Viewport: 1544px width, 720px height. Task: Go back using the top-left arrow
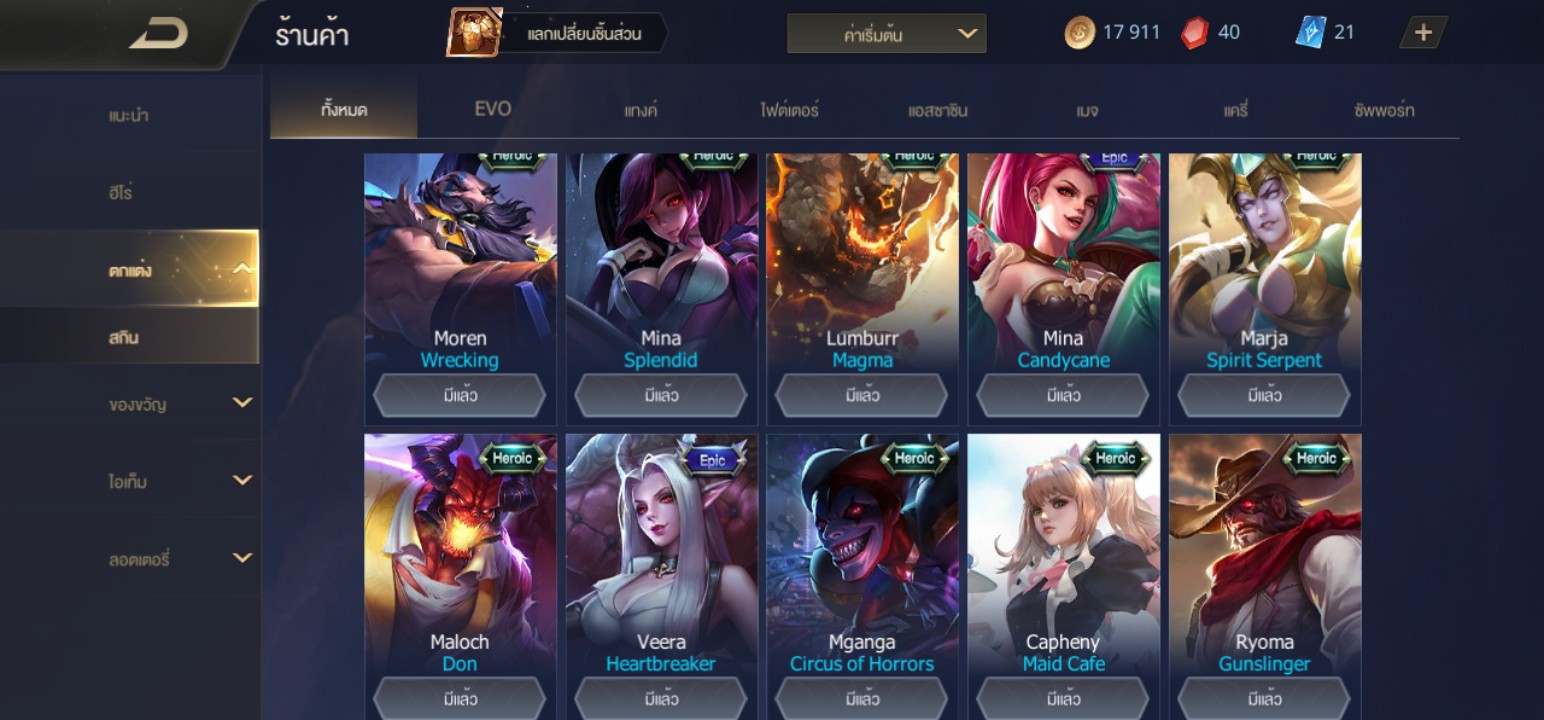point(158,34)
